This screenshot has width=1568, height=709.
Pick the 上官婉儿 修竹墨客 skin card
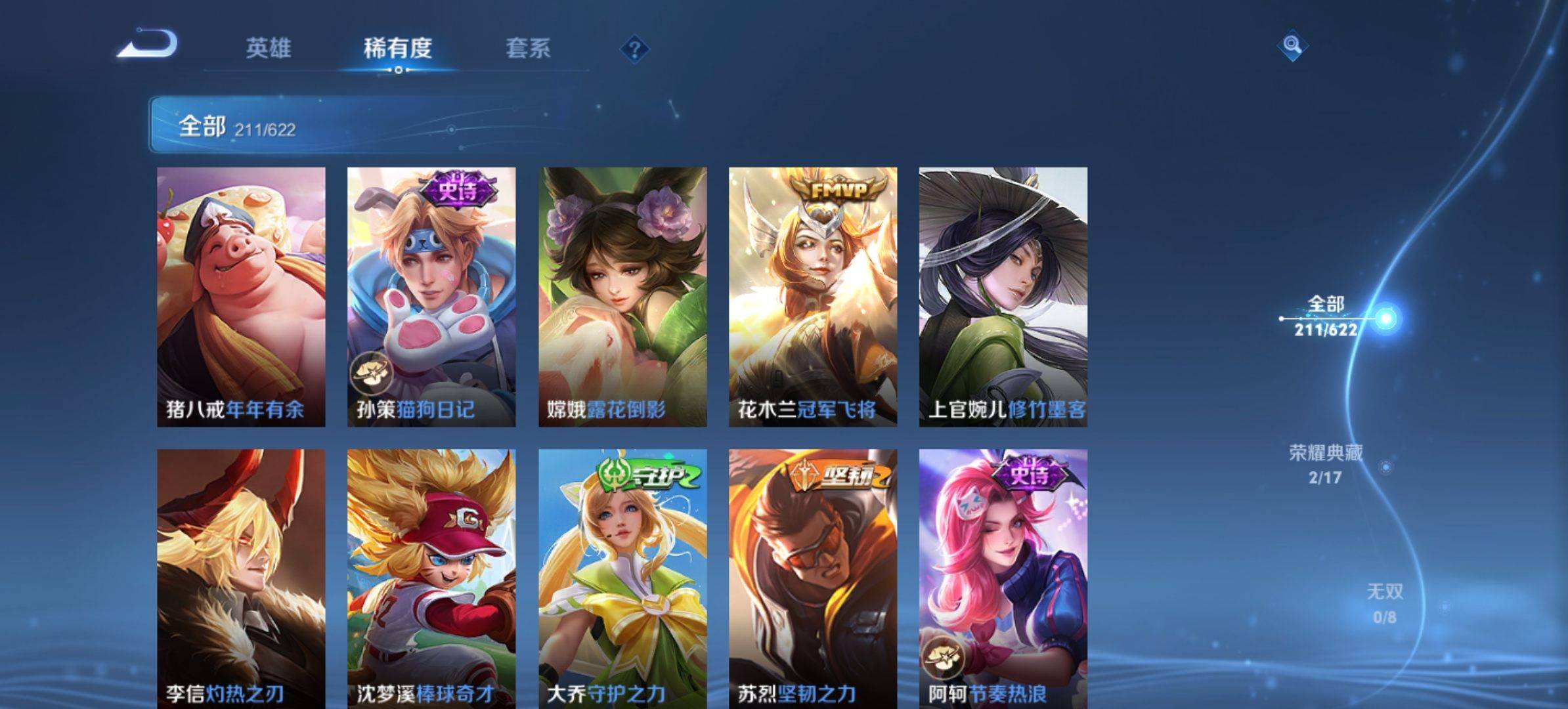point(1003,297)
